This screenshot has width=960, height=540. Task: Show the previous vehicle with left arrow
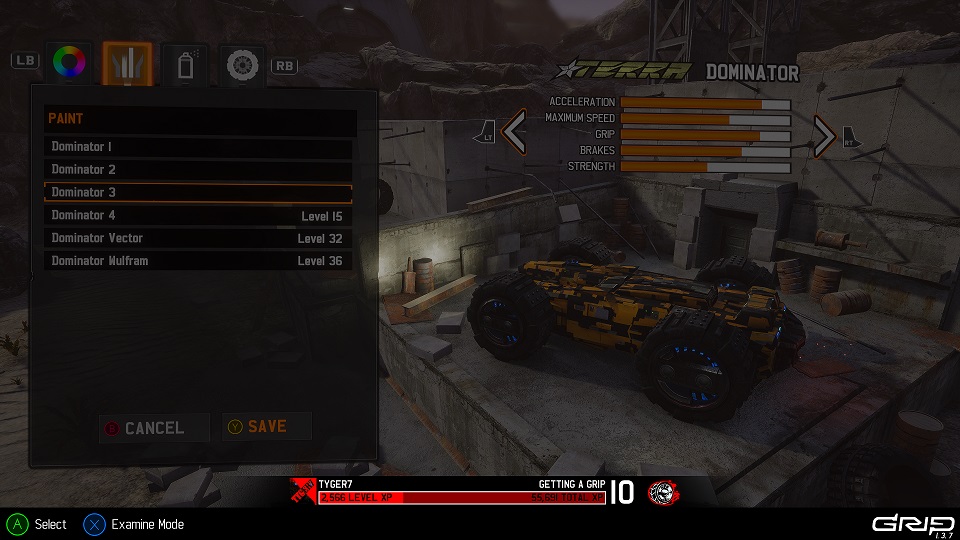coord(514,133)
